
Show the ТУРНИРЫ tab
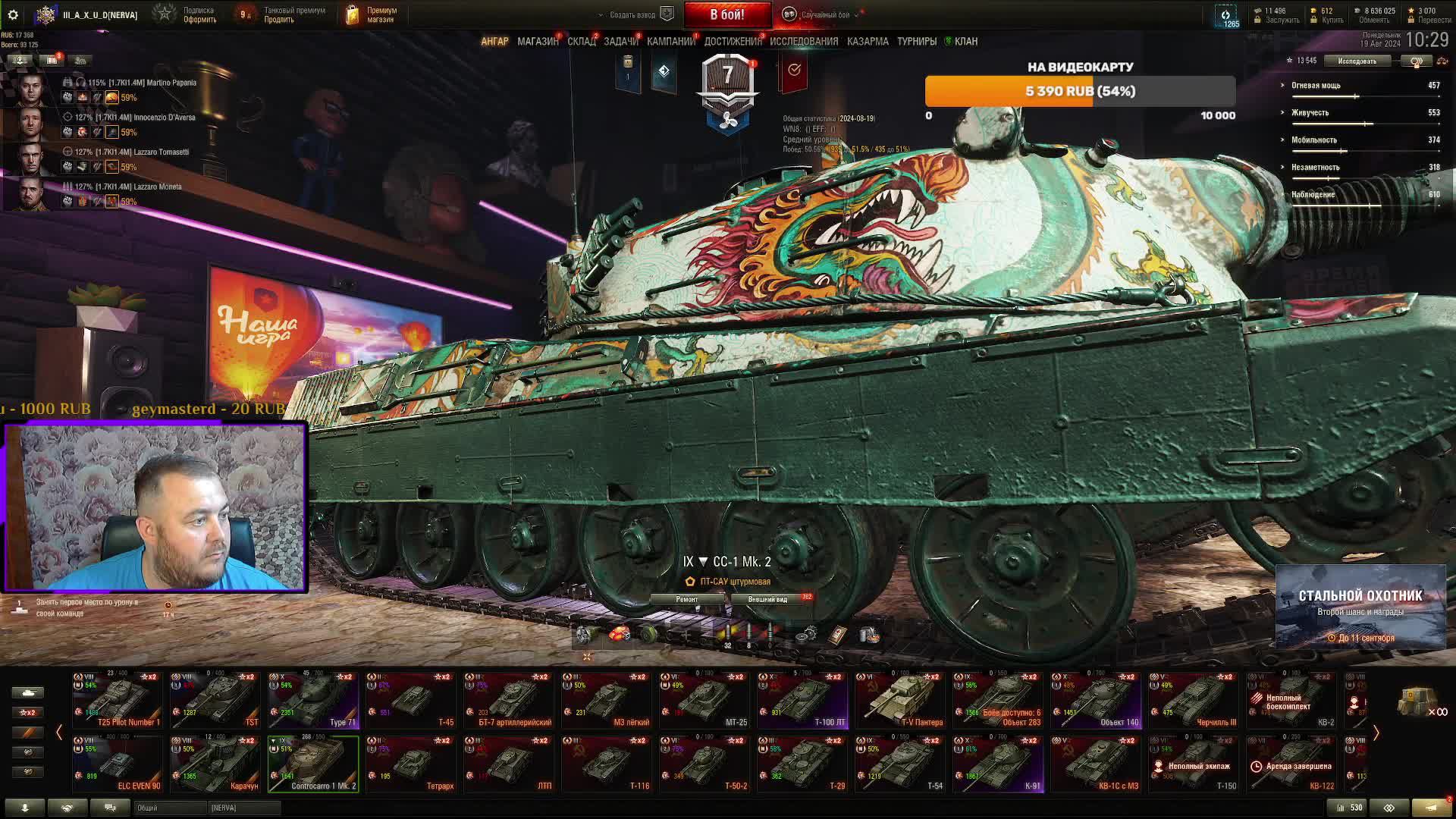[x=916, y=42]
